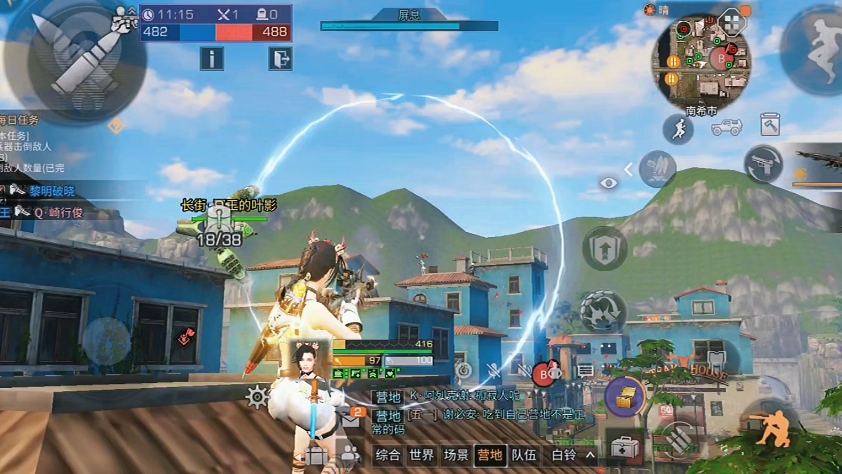
Task: Open the match info panel
Action: pos(211,59)
